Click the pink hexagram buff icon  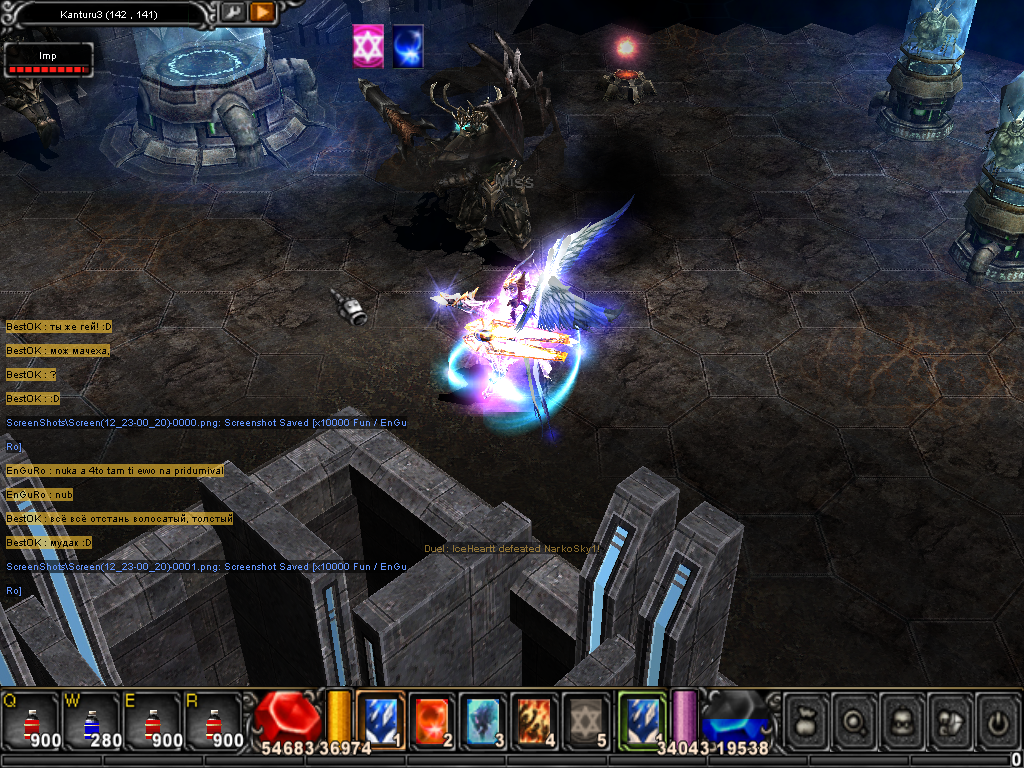[x=368, y=47]
